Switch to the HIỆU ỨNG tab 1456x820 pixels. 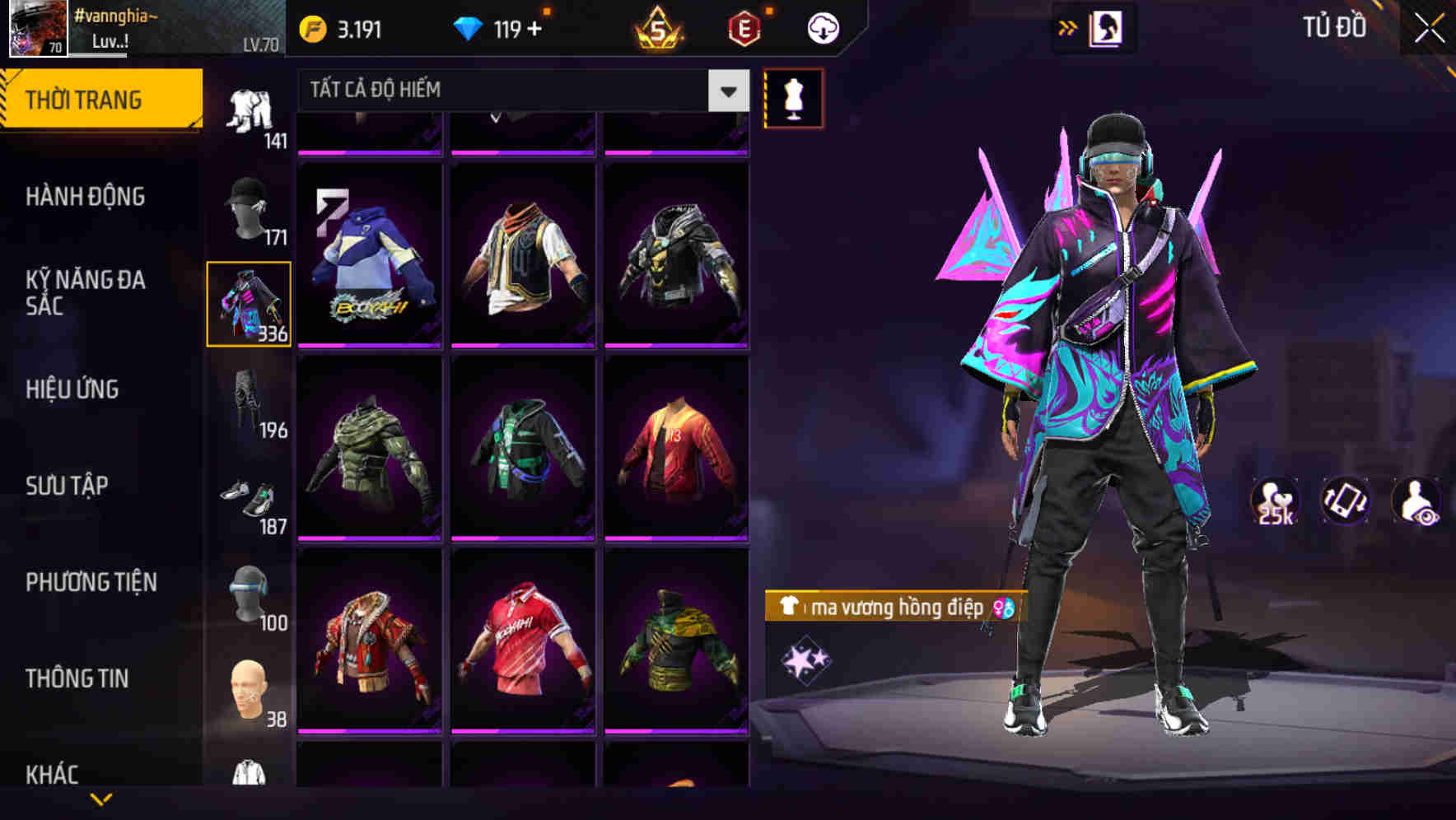(72, 389)
